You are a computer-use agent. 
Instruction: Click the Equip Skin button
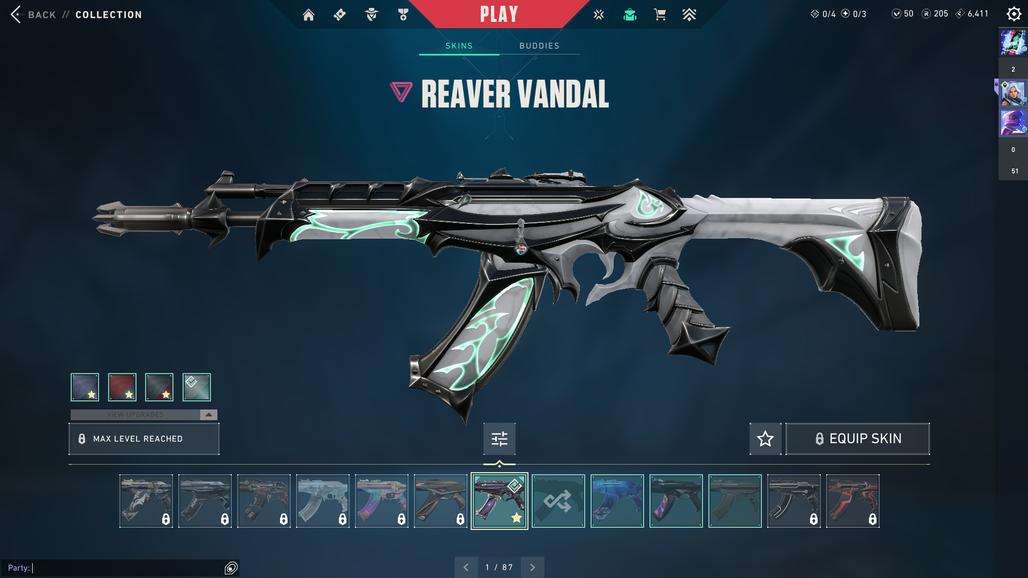click(858, 439)
